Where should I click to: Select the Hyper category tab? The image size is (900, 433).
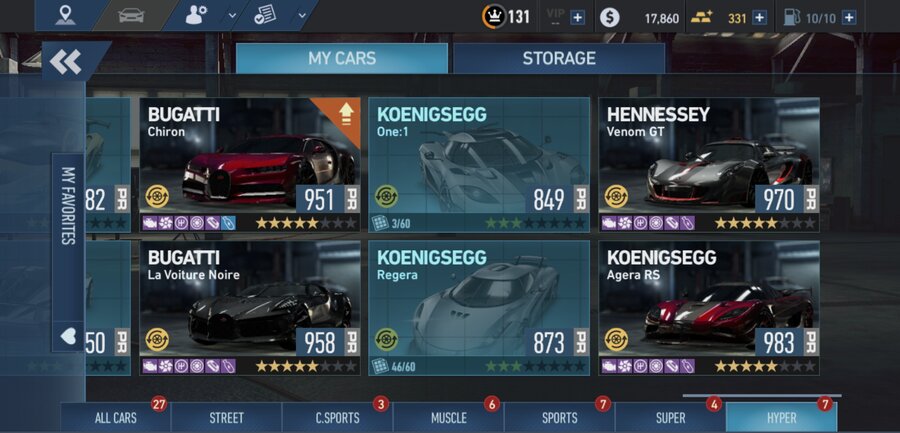pyautogui.click(x=781, y=418)
